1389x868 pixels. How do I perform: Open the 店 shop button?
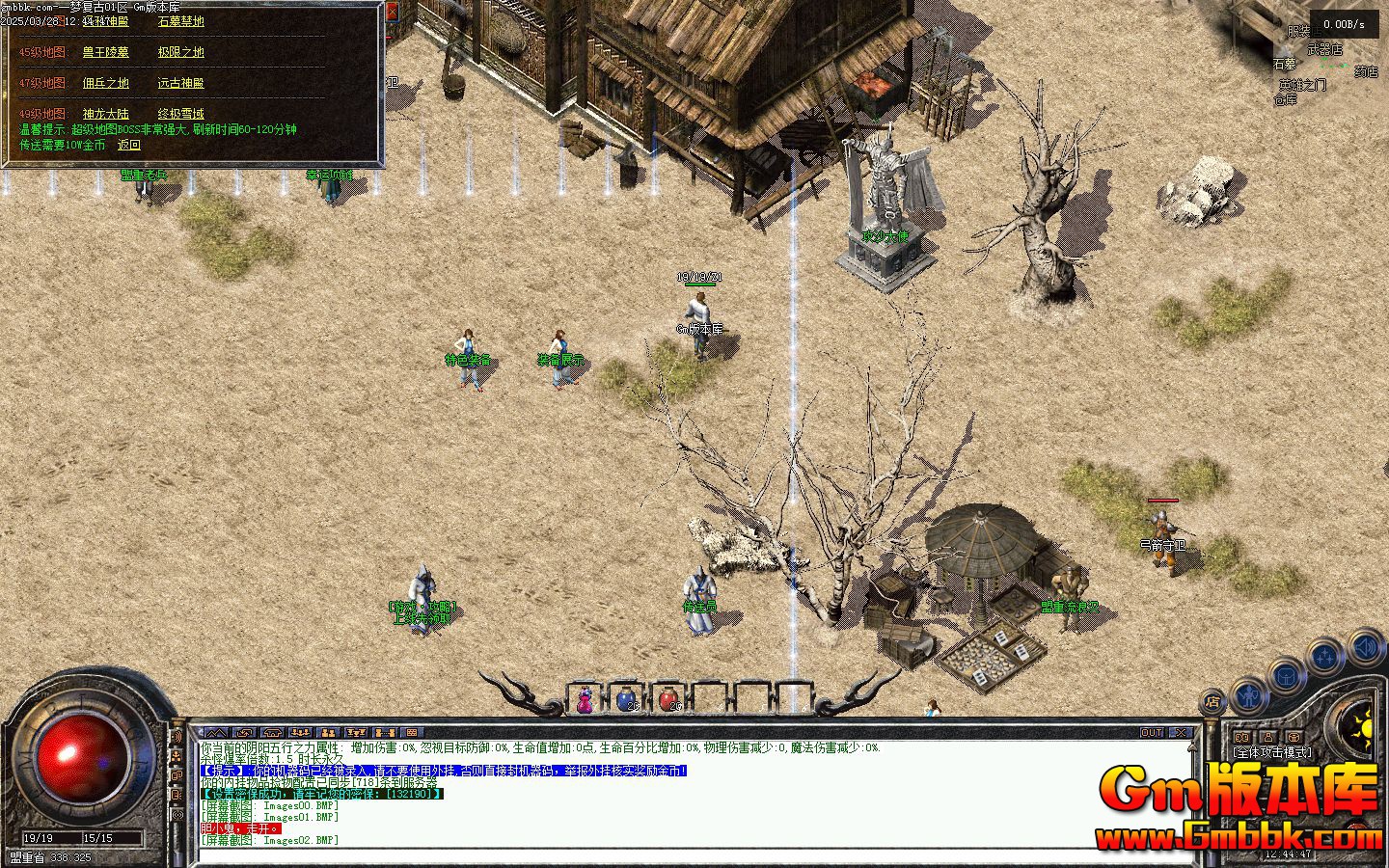pyautogui.click(x=1212, y=702)
